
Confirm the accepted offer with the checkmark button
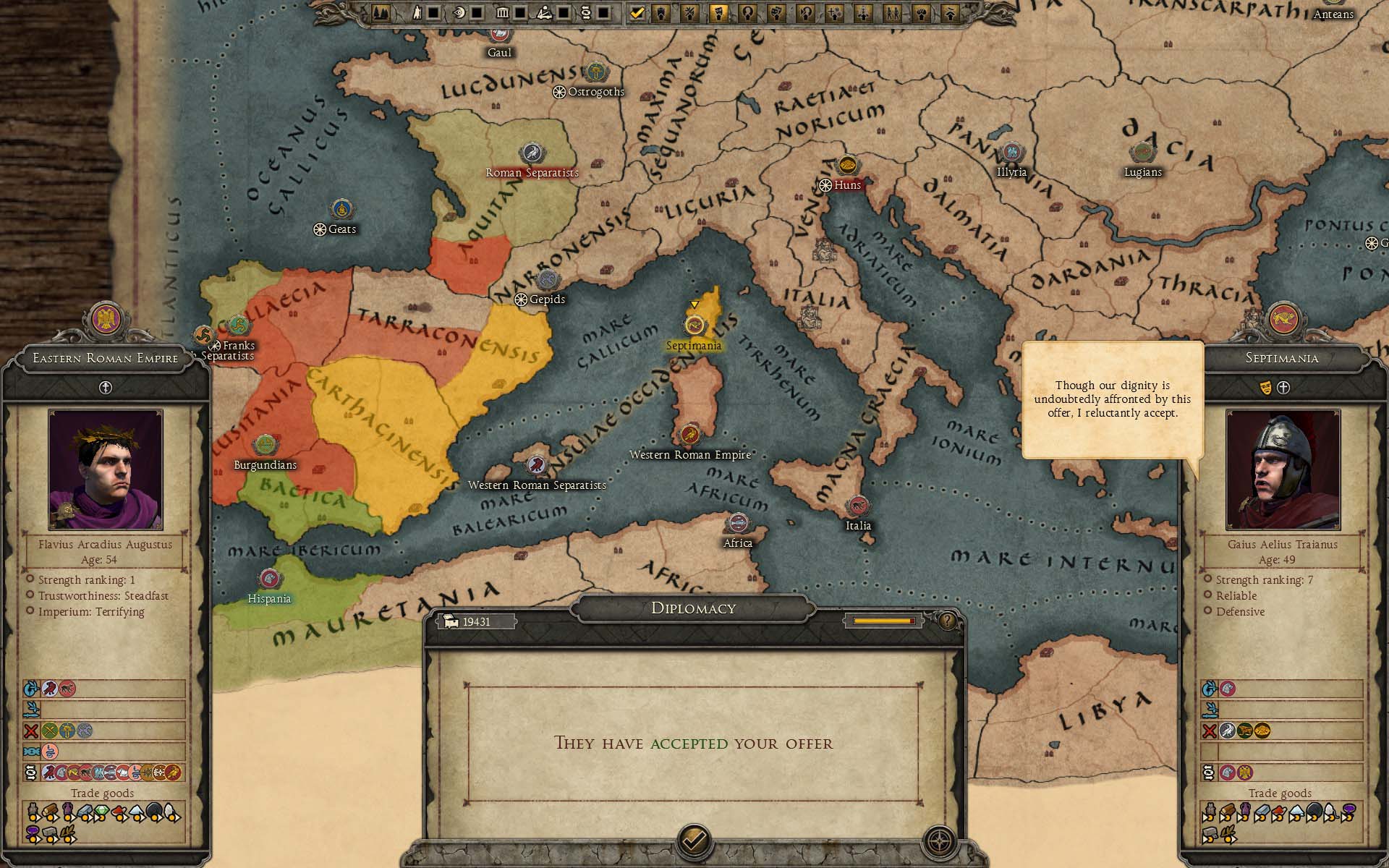[x=694, y=841]
